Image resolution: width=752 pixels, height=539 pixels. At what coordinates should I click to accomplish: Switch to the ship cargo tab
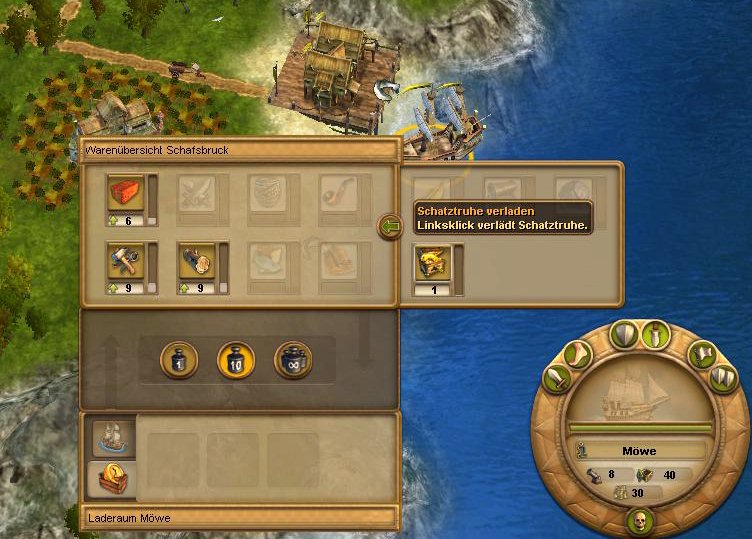(108, 436)
